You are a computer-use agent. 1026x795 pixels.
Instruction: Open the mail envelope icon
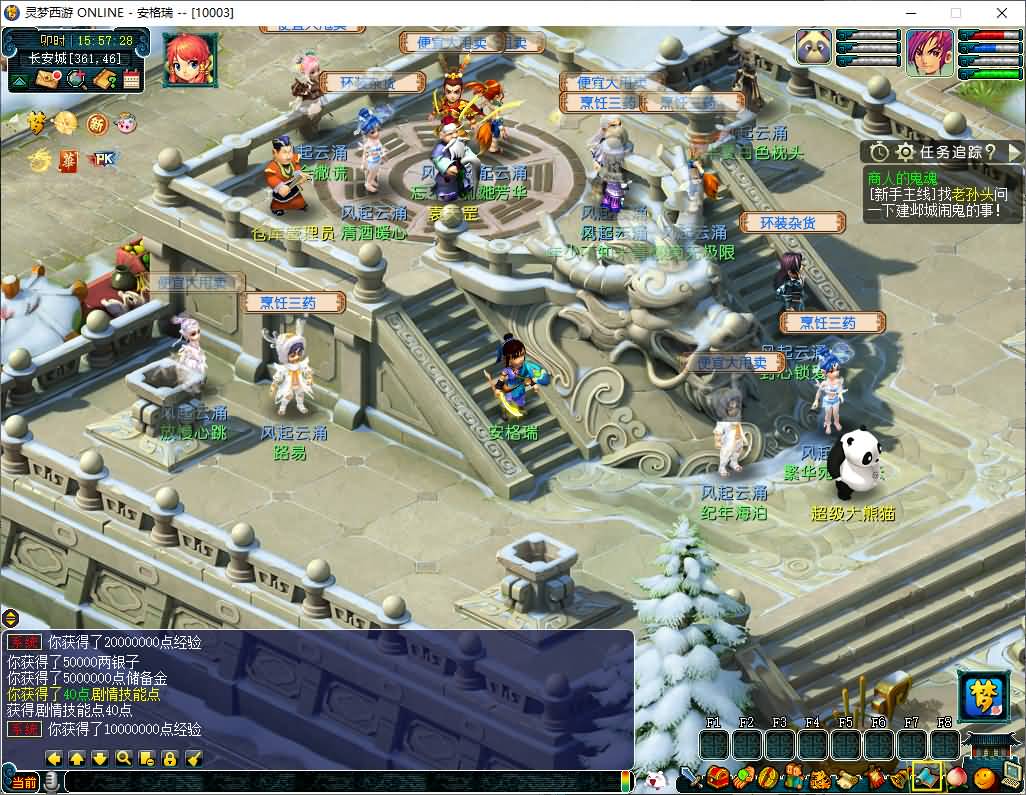pyautogui.click(x=46, y=80)
